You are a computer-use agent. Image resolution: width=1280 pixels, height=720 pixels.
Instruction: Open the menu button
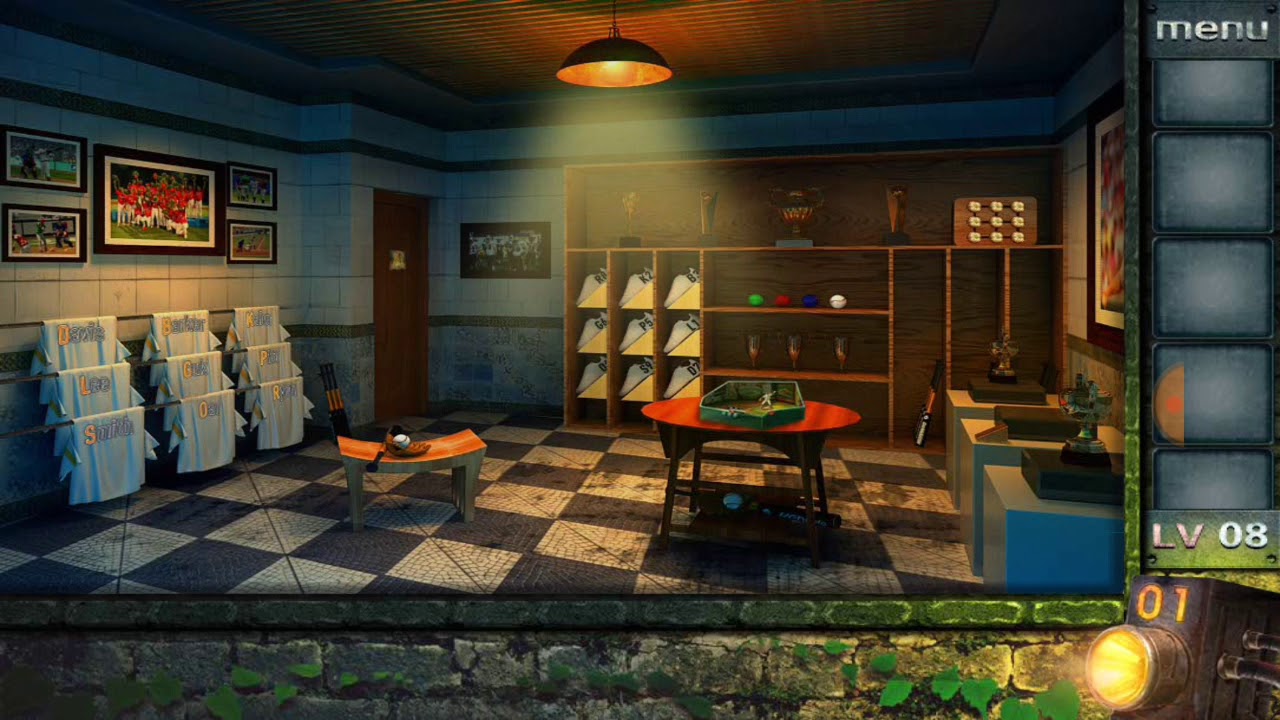[1213, 28]
